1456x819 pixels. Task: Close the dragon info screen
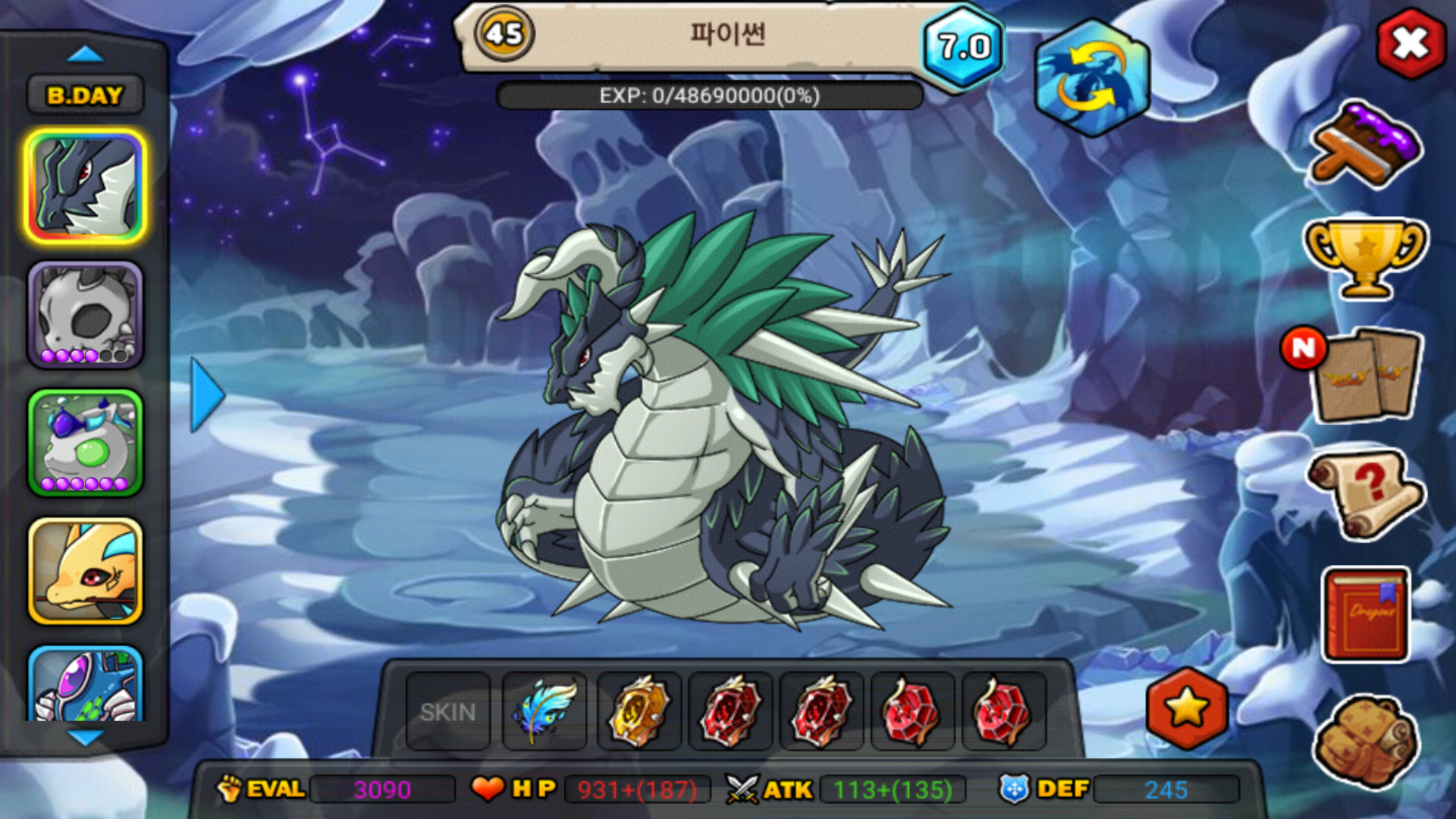click(x=1410, y=44)
